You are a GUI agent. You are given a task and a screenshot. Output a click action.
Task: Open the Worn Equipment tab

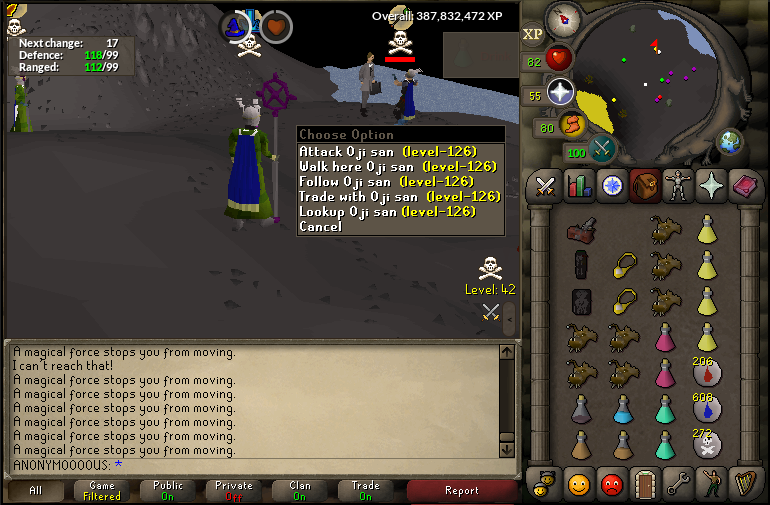677,186
